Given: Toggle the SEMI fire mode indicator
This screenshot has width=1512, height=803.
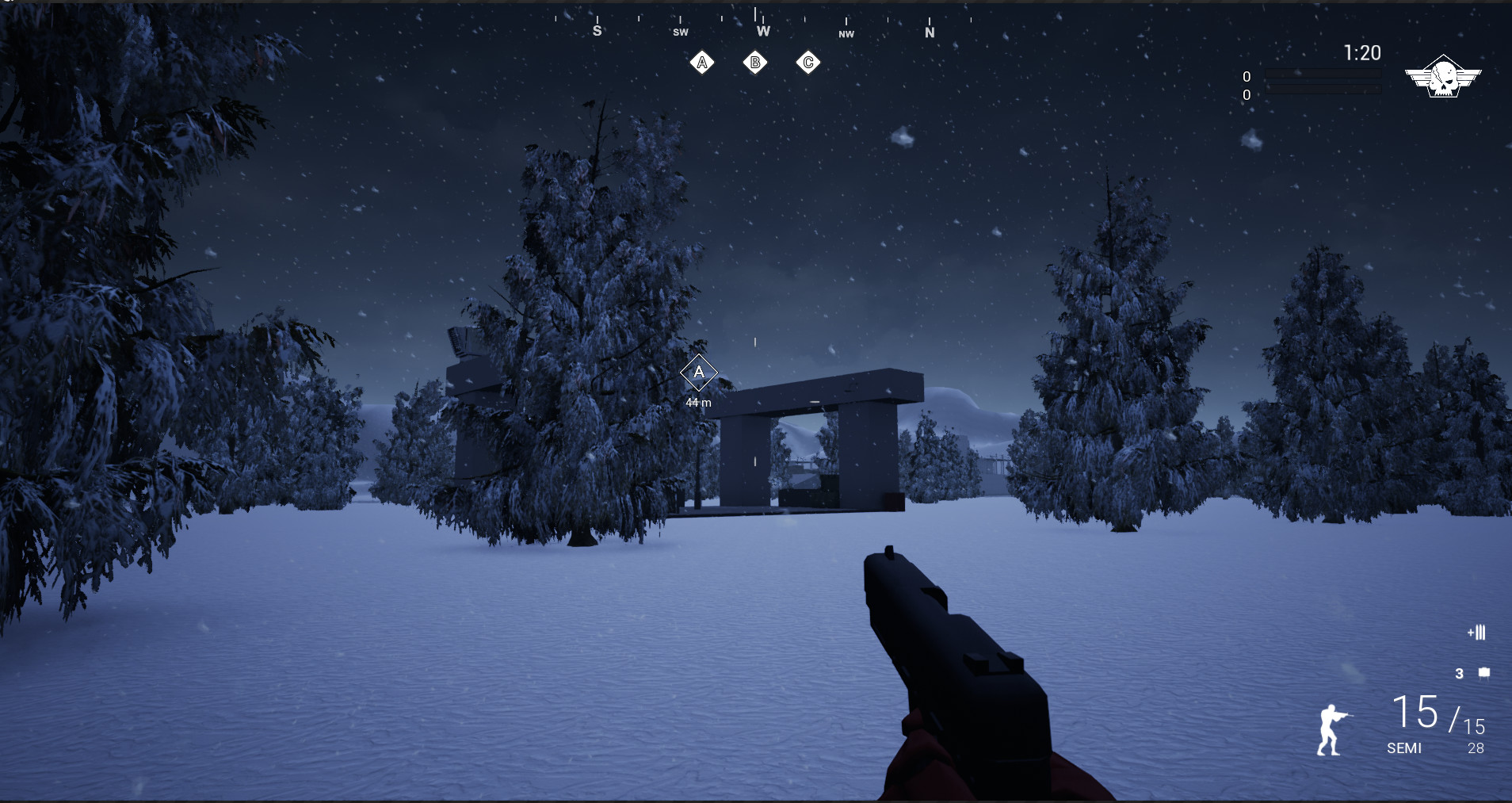Looking at the screenshot, I should tap(1404, 748).
